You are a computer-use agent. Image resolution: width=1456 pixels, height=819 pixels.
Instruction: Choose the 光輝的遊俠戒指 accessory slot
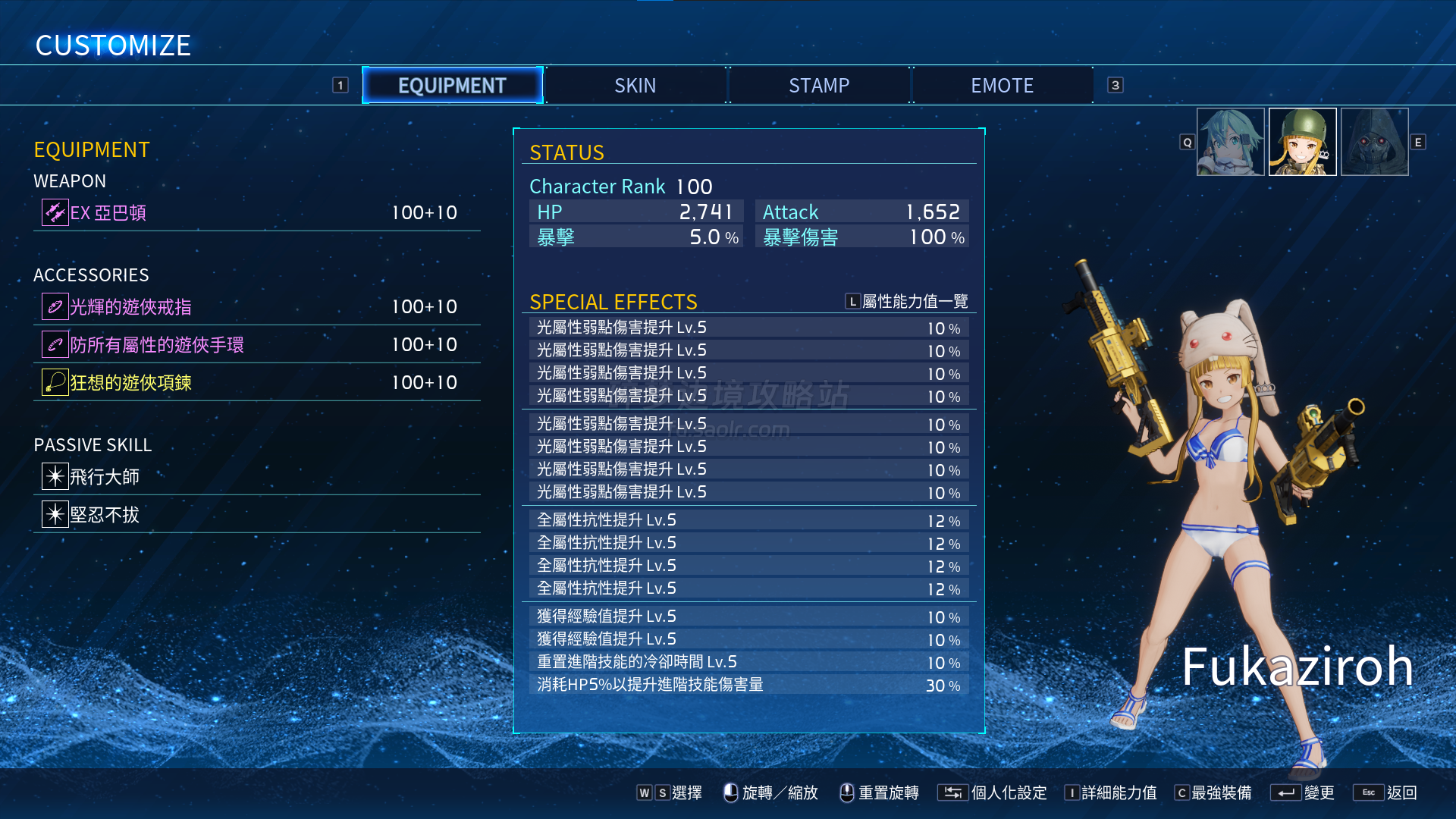[x=256, y=306]
